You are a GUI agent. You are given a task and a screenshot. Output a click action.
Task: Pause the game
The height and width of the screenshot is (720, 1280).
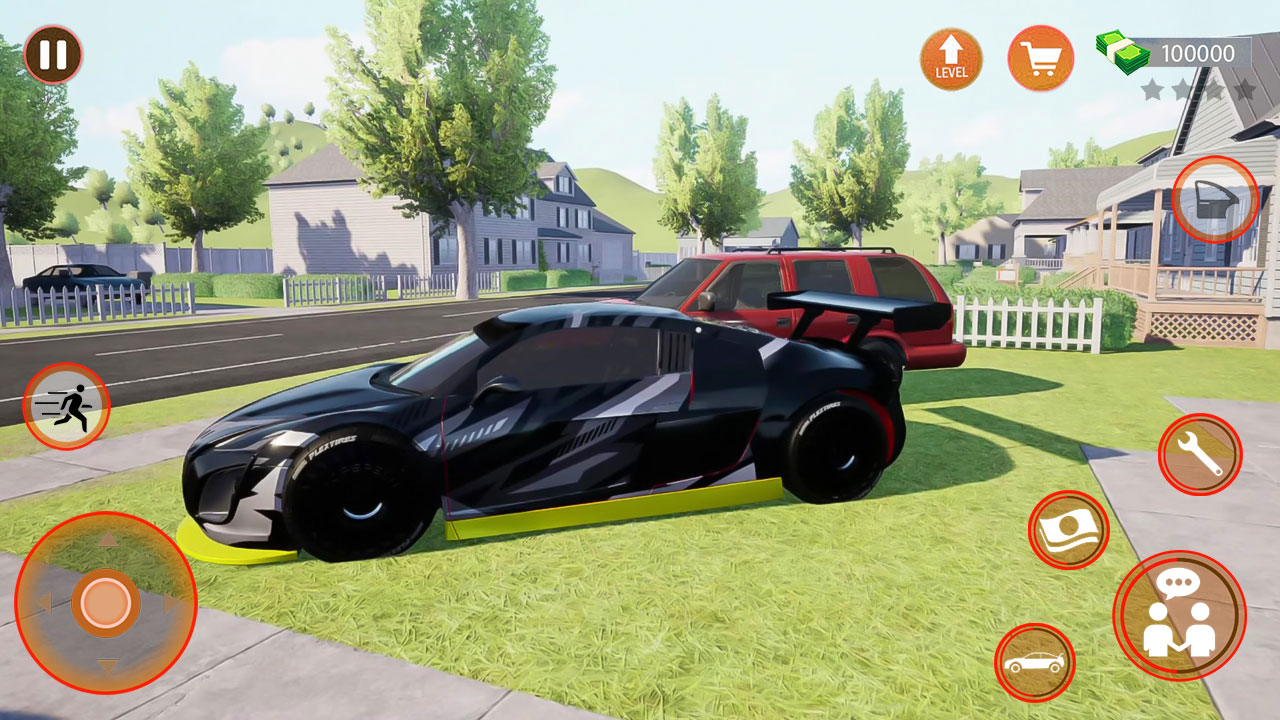click(55, 55)
